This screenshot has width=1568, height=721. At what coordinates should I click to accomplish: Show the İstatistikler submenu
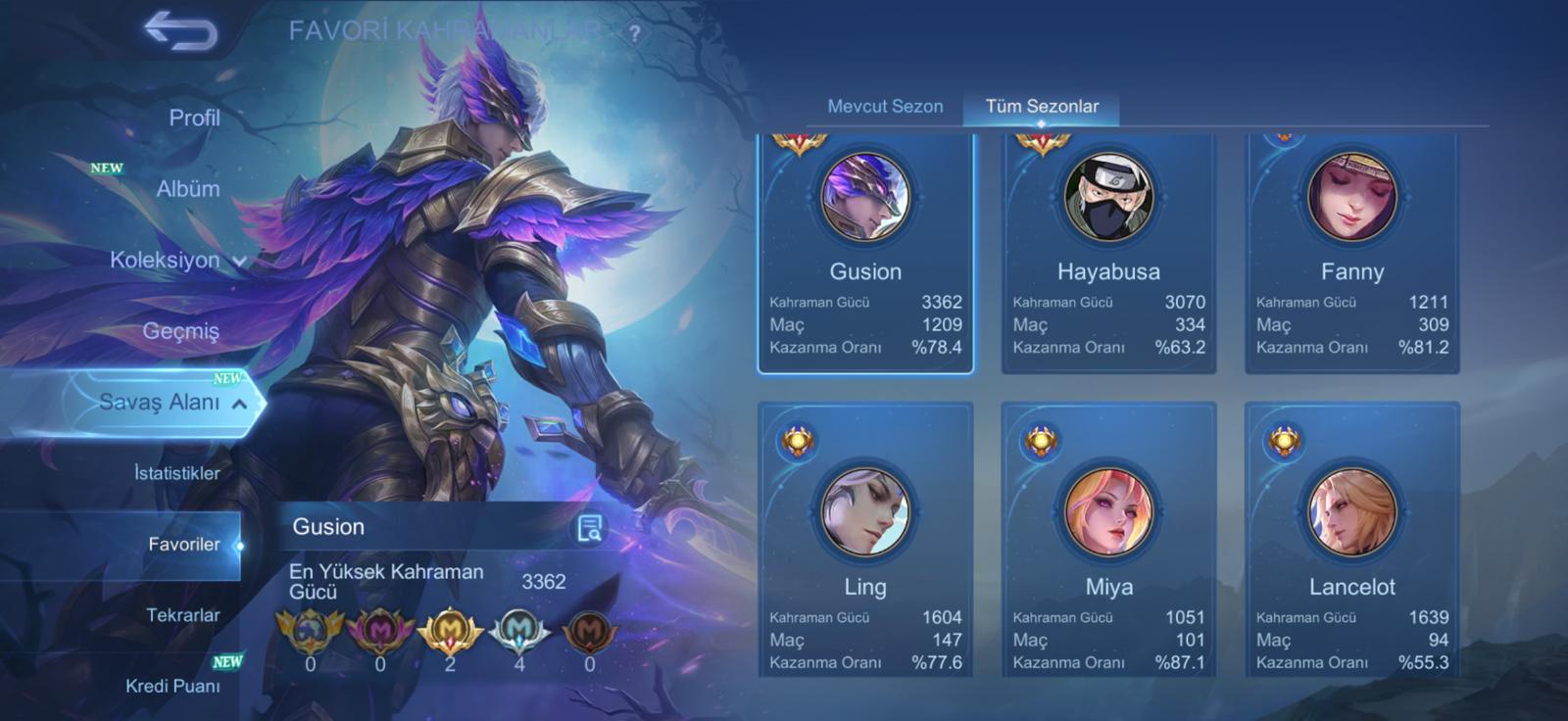[x=176, y=473]
